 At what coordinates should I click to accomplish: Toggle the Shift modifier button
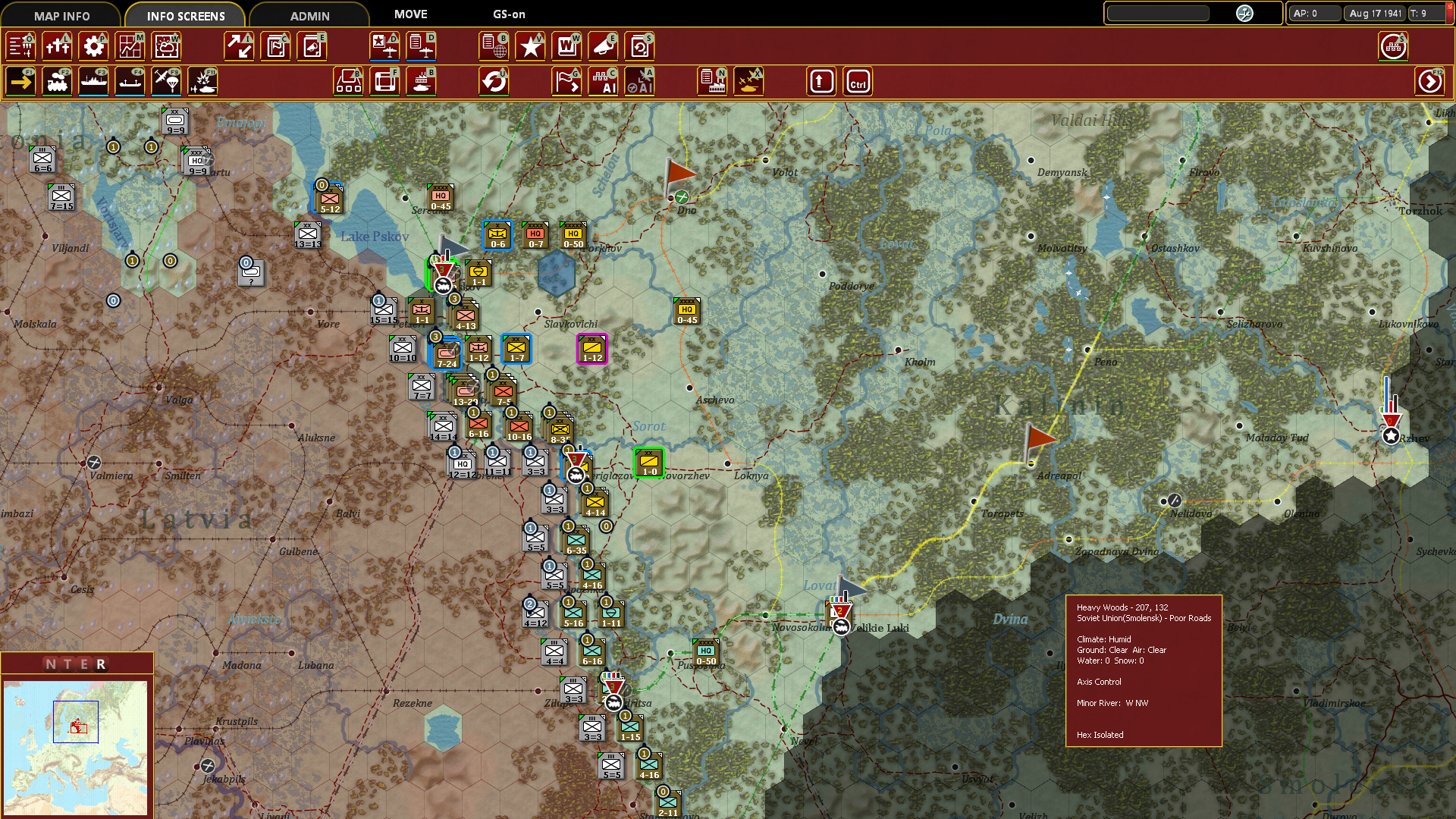(821, 81)
